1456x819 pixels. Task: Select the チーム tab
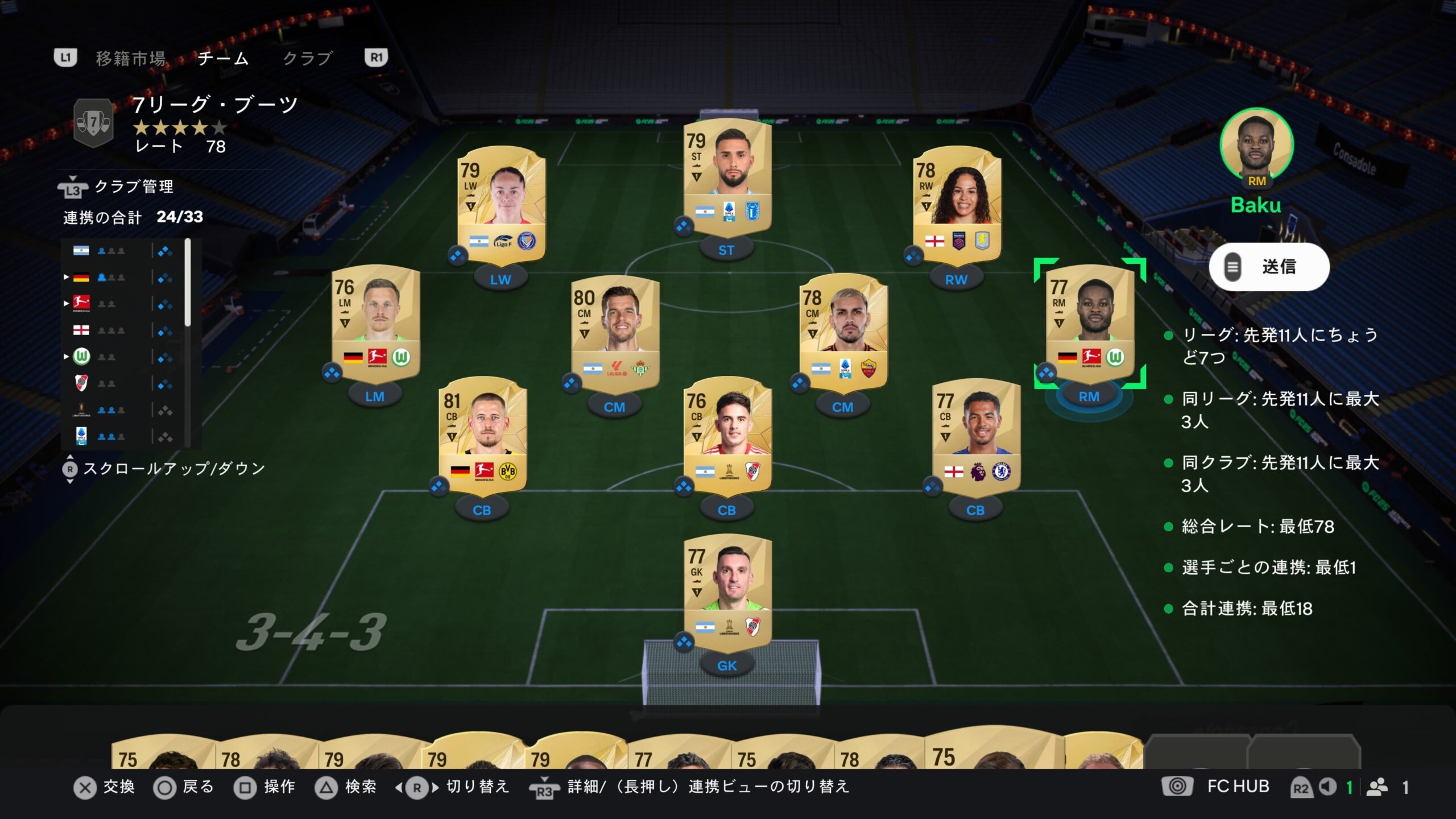pyautogui.click(x=223, y=58)
